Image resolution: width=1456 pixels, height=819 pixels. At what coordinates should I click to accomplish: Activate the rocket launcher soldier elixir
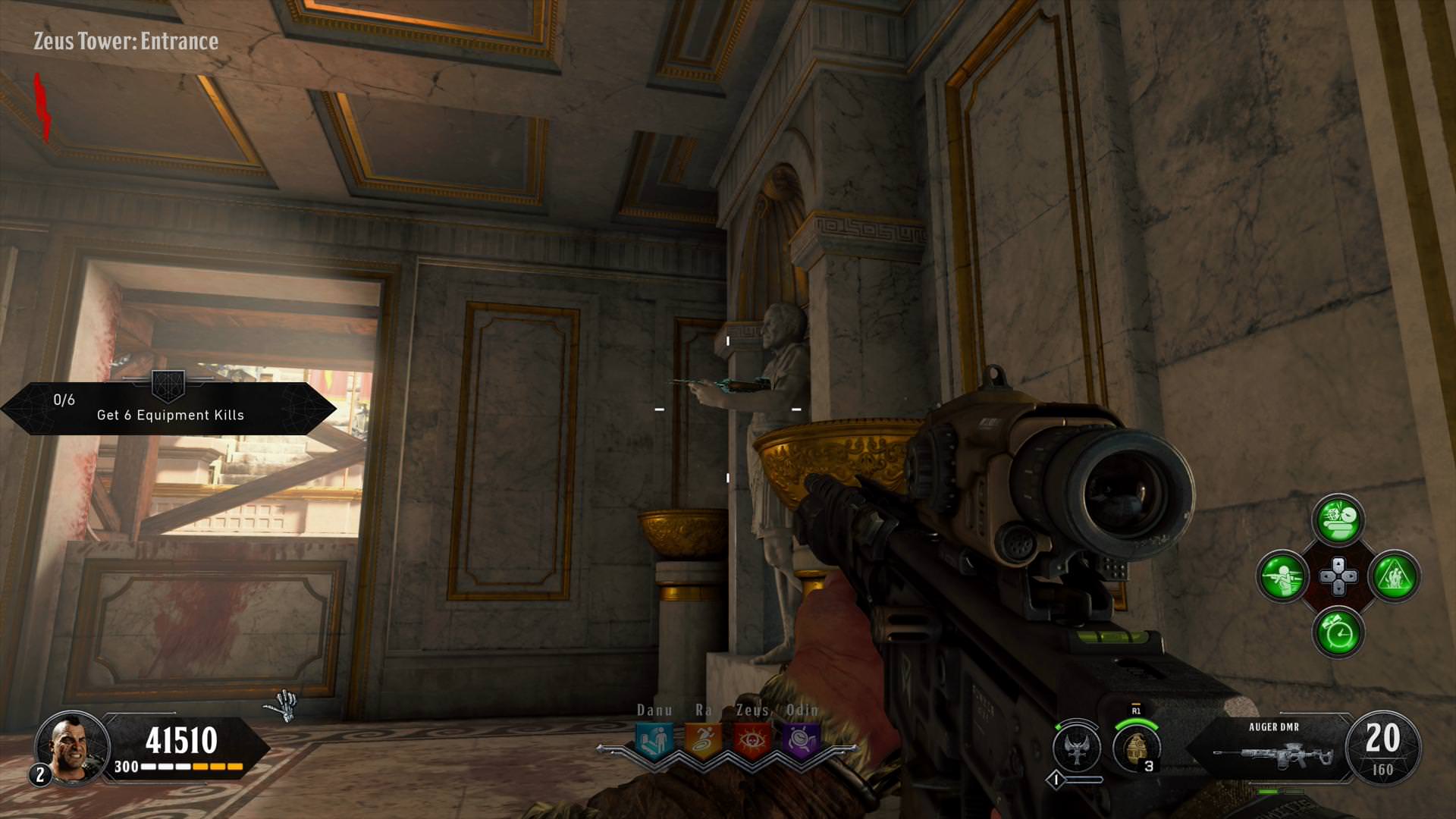click(x=1282, y=576)
